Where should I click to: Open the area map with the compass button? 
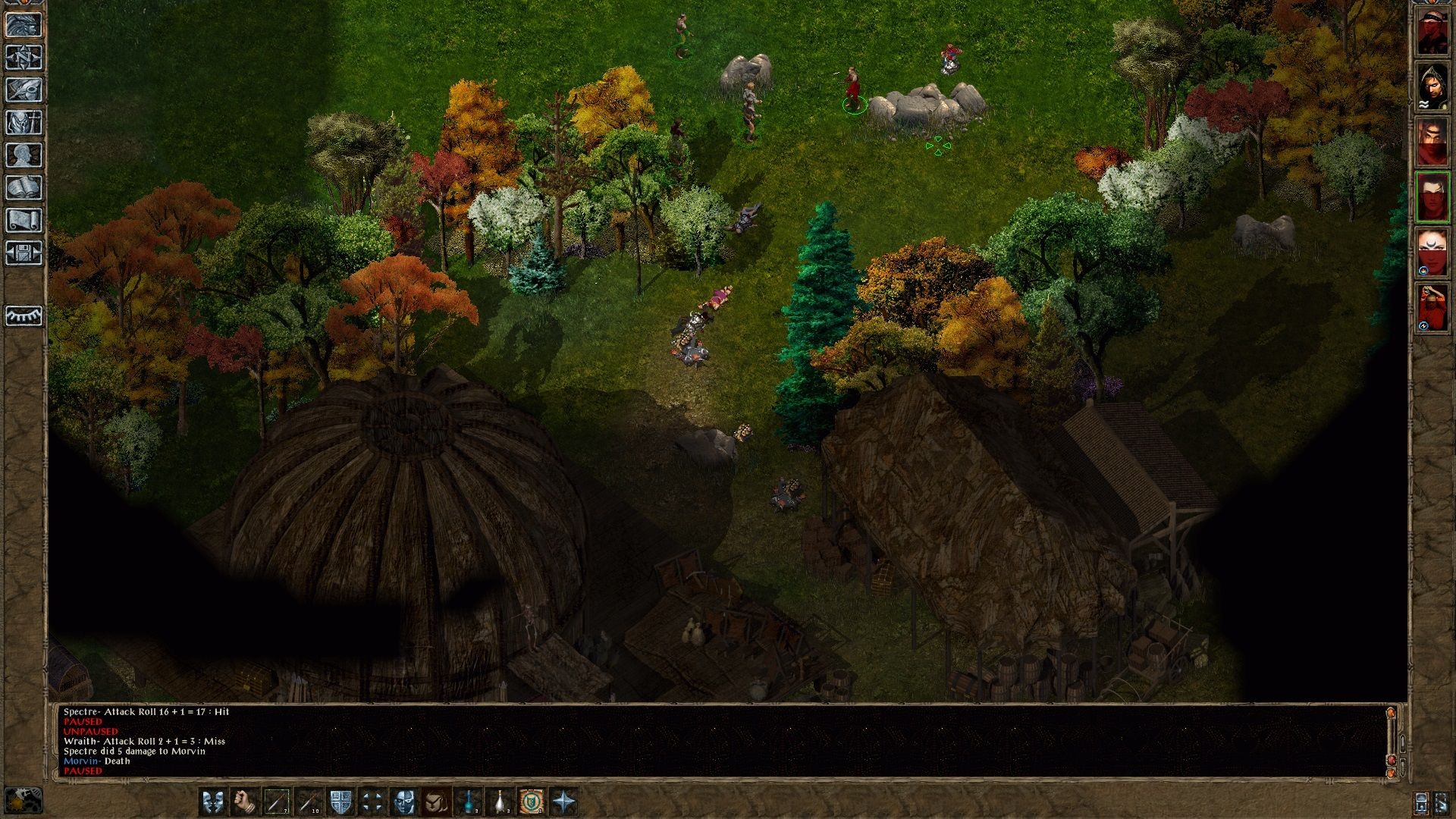coord(24,57)
